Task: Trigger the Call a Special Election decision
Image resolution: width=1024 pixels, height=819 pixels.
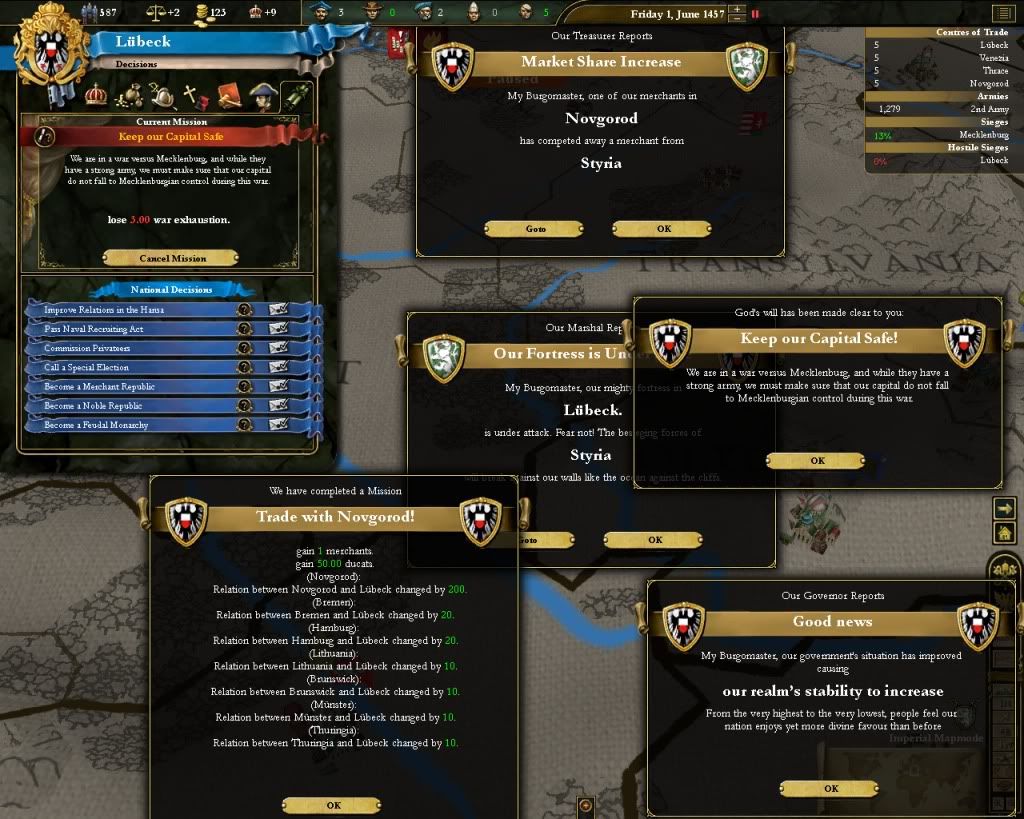Action: point(278,368)
